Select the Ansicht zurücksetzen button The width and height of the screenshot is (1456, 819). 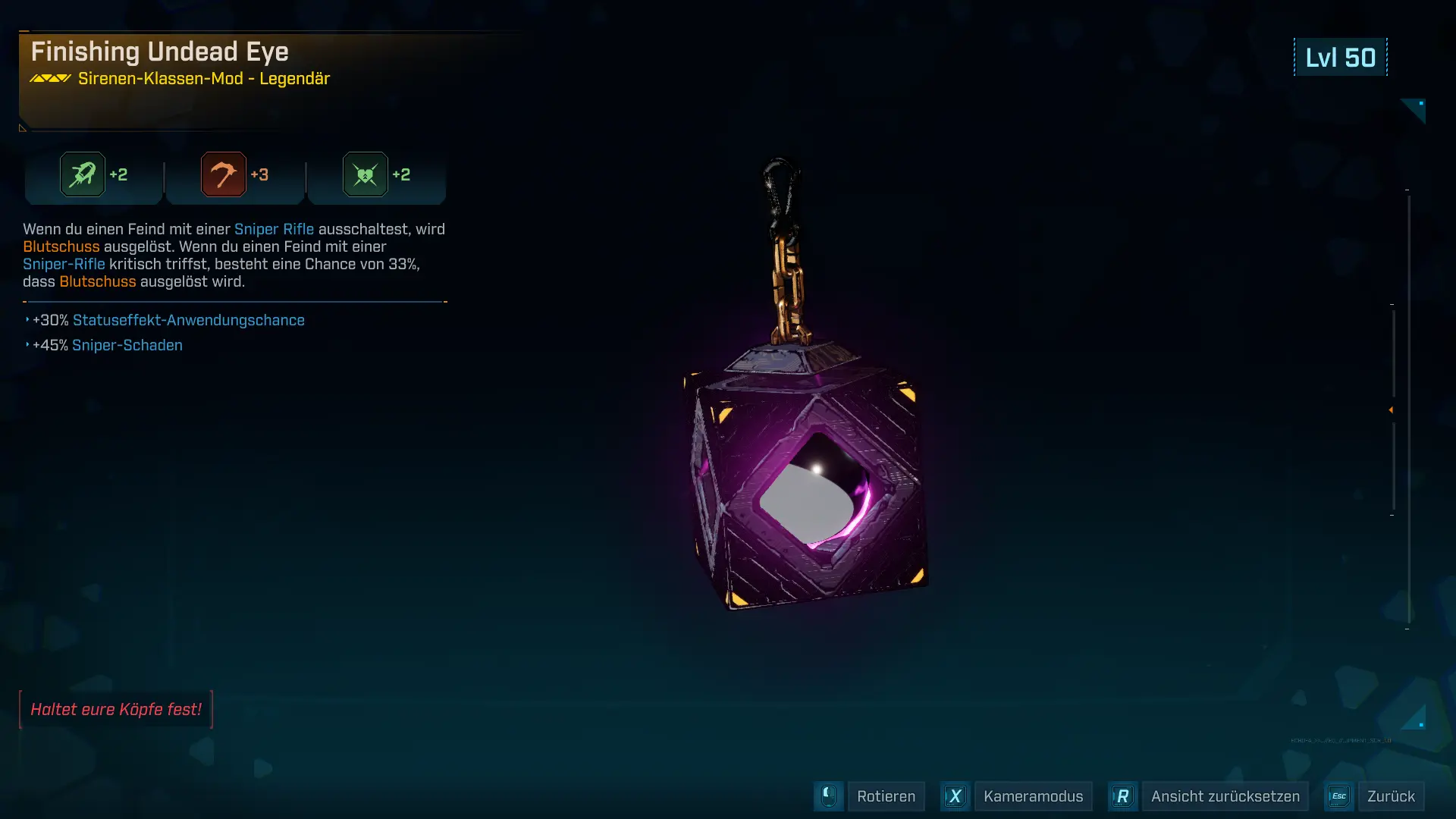click(x=1225, y=796)
